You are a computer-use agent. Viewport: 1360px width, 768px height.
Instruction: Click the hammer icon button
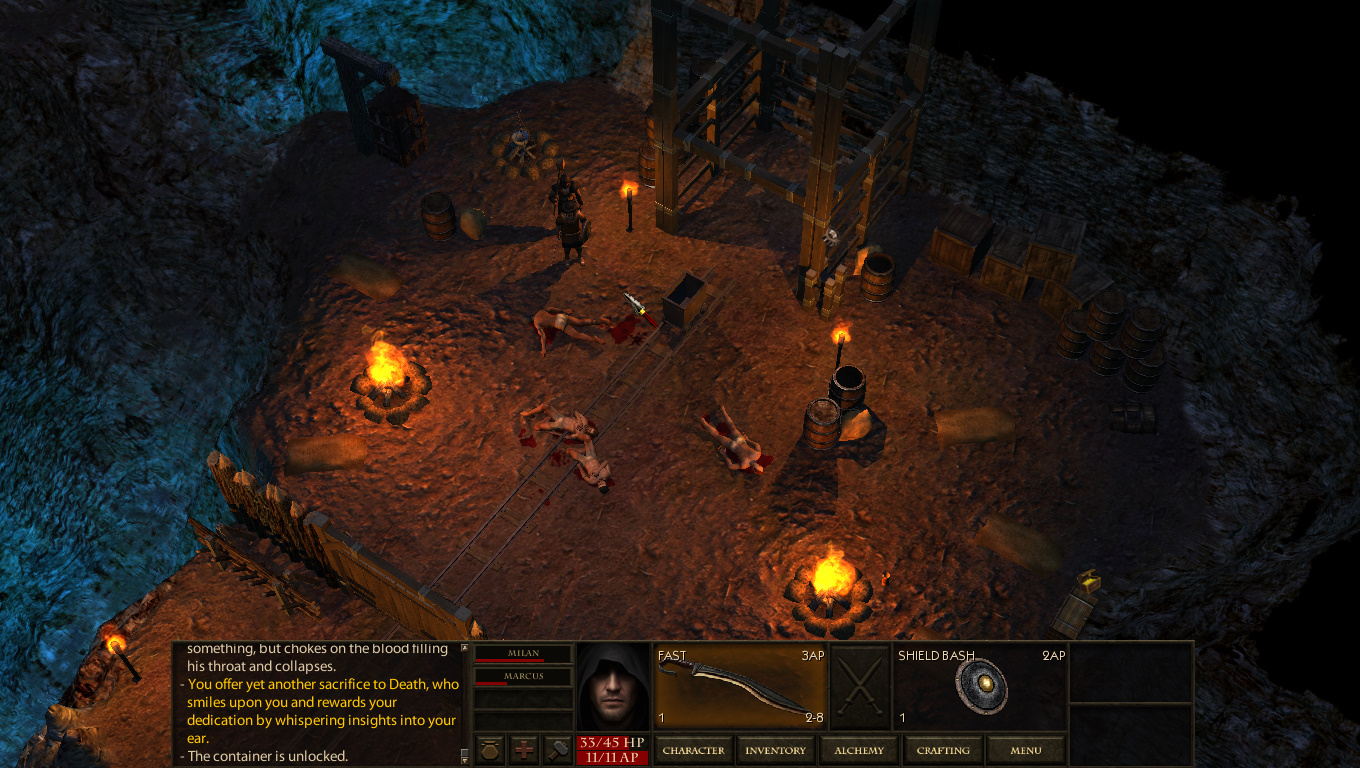[557, 750]
